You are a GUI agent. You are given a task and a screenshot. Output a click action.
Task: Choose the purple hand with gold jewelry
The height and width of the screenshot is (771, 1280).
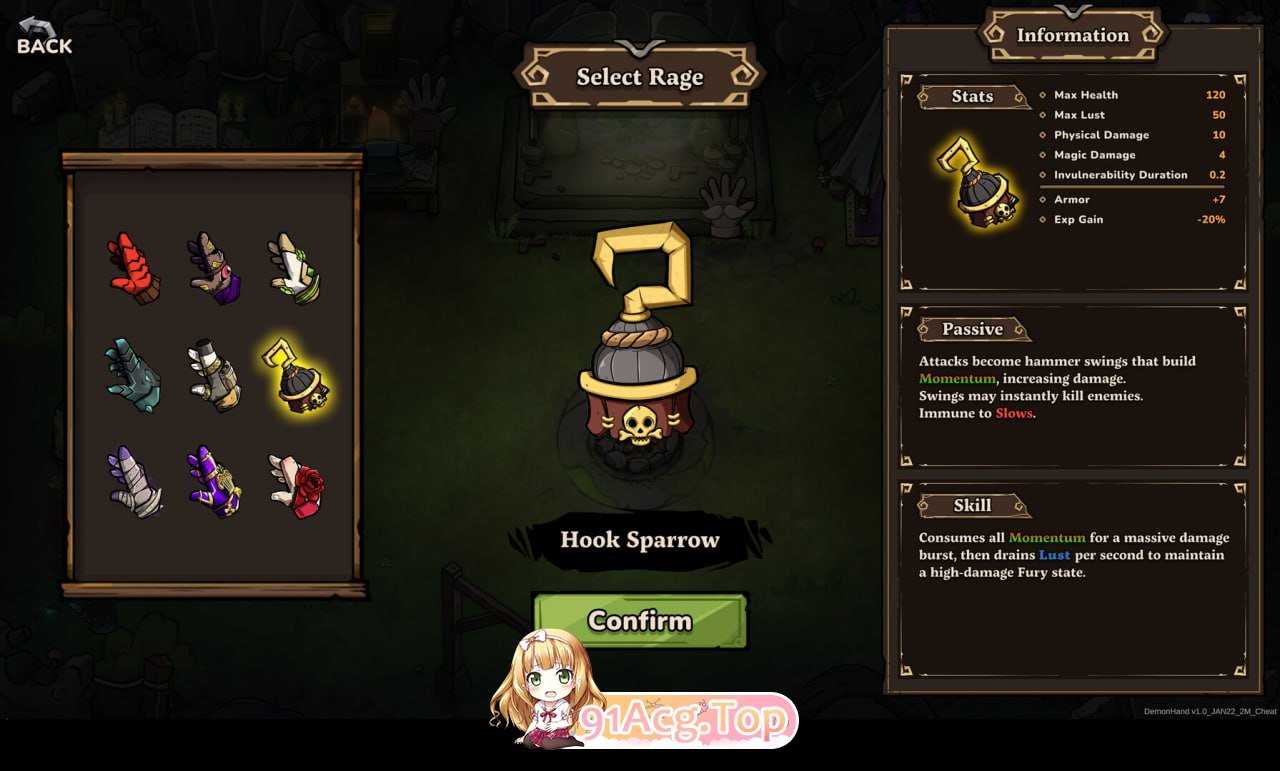coord(214,481)
